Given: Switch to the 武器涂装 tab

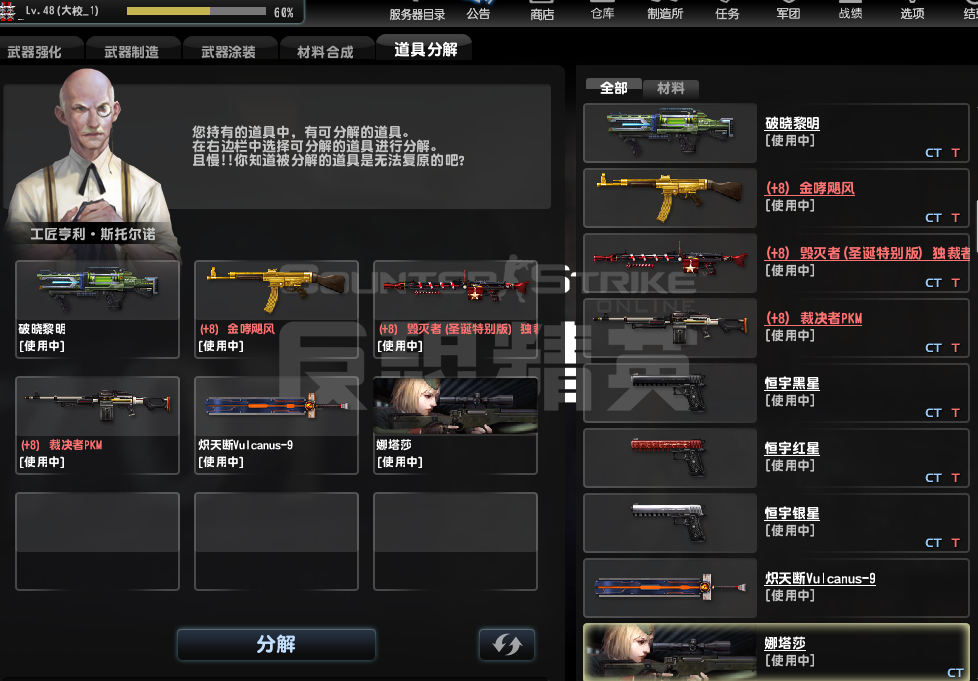Looking at the screenshot, I should click(228, 52).
